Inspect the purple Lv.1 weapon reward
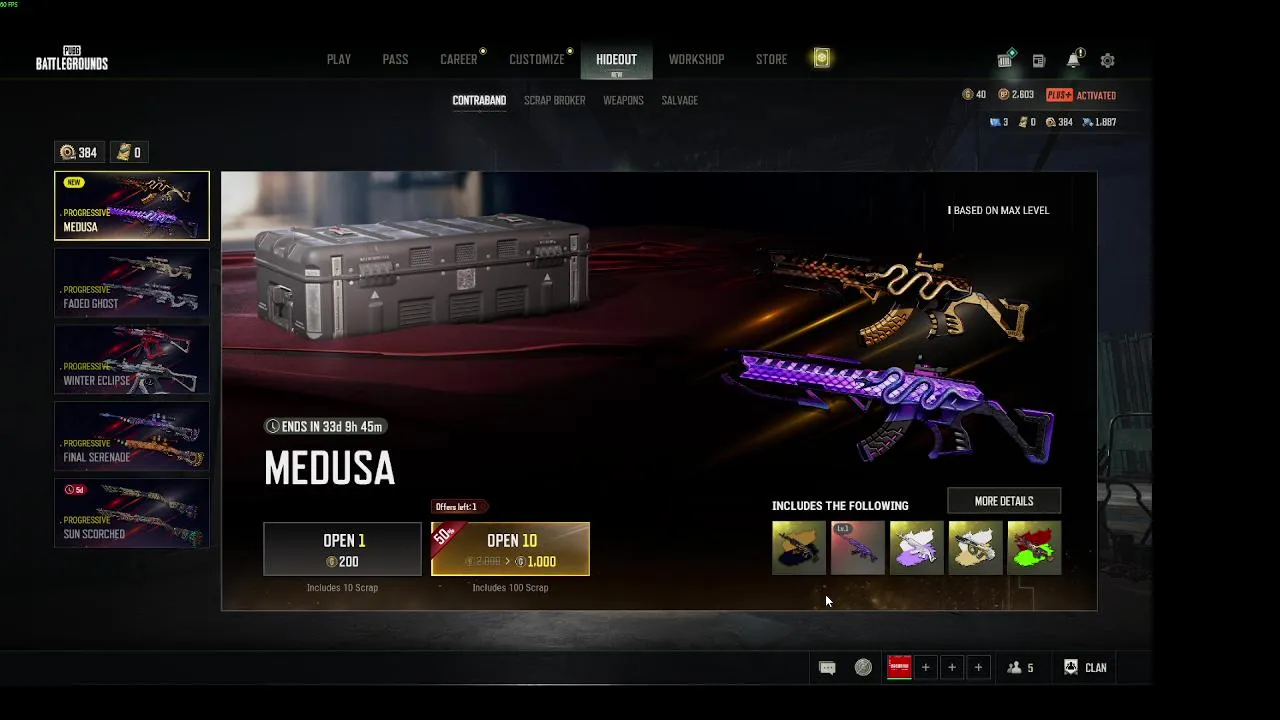 tap(857, 547)
